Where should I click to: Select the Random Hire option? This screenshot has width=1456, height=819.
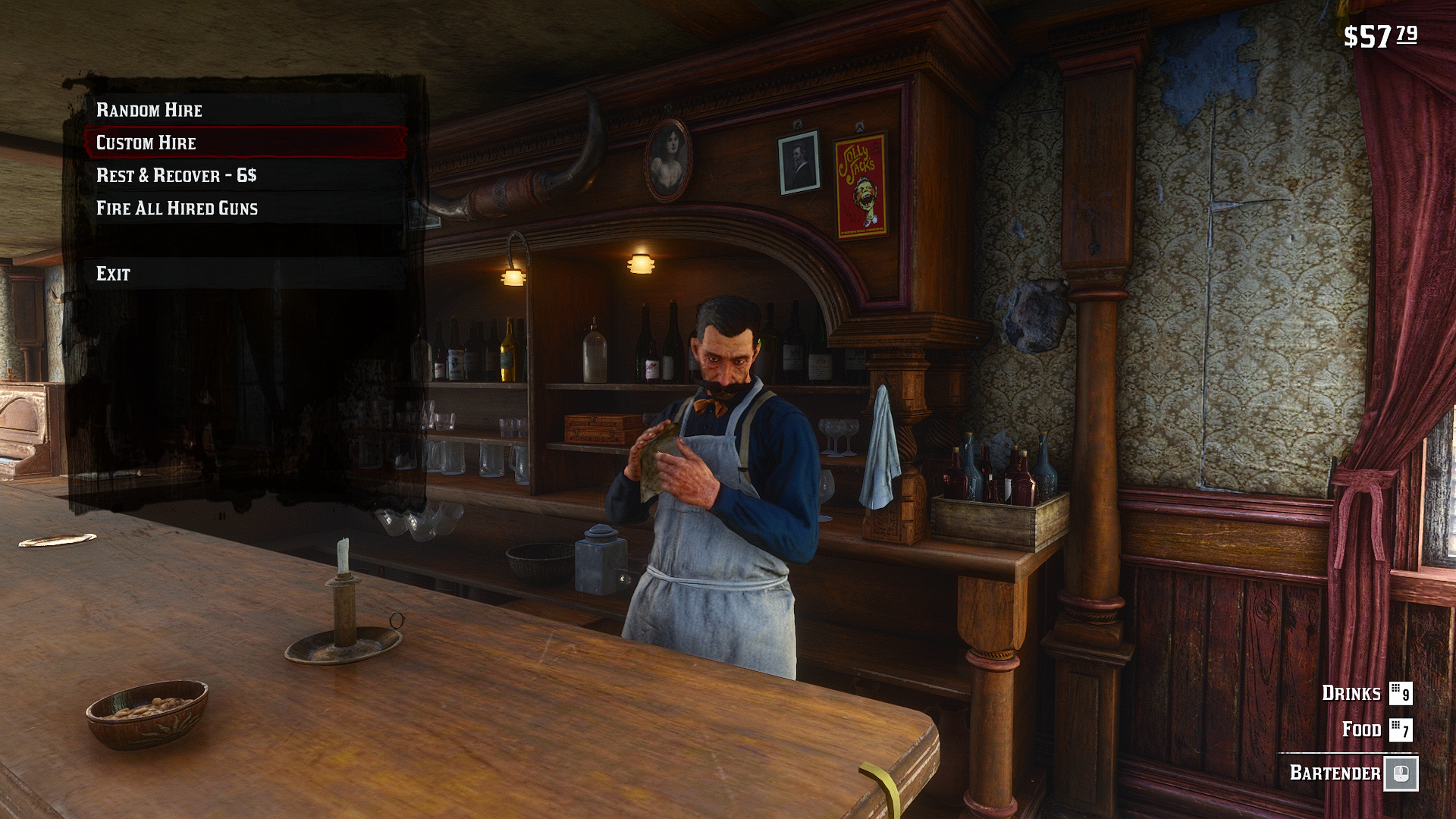(x=149, y=110)
